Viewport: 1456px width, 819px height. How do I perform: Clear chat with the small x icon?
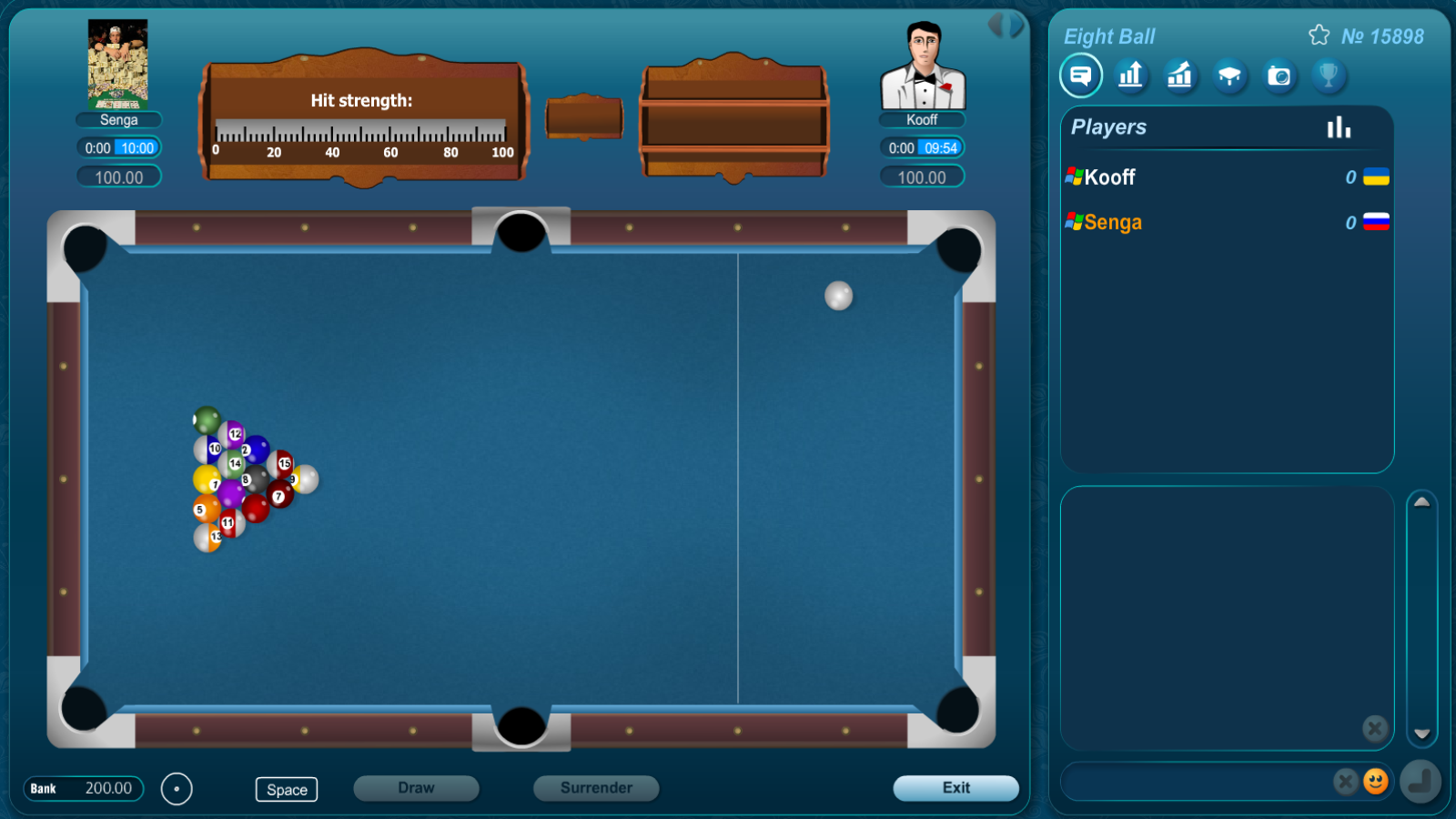1374,728
